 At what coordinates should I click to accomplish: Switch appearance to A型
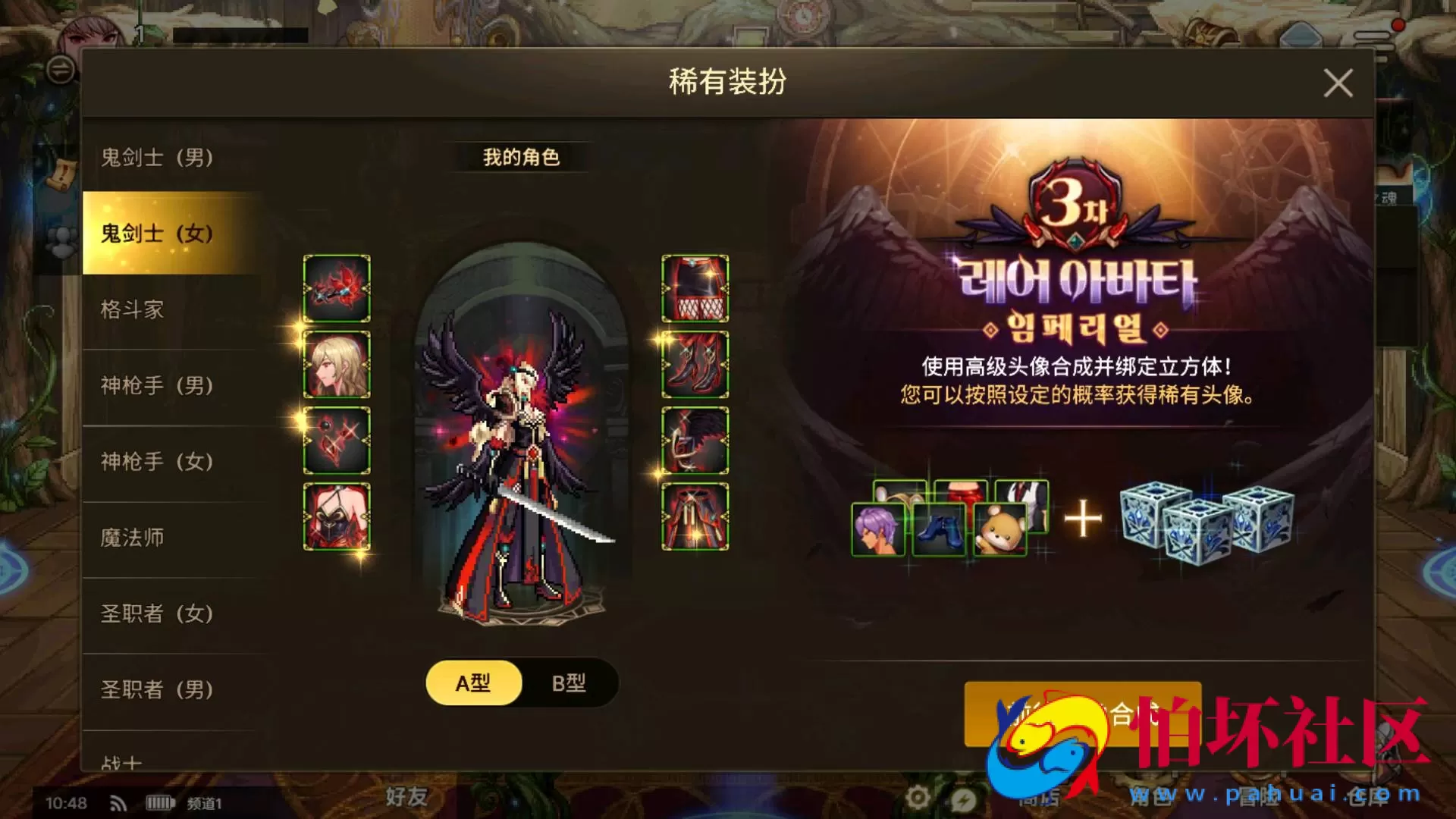pos(473,682)
